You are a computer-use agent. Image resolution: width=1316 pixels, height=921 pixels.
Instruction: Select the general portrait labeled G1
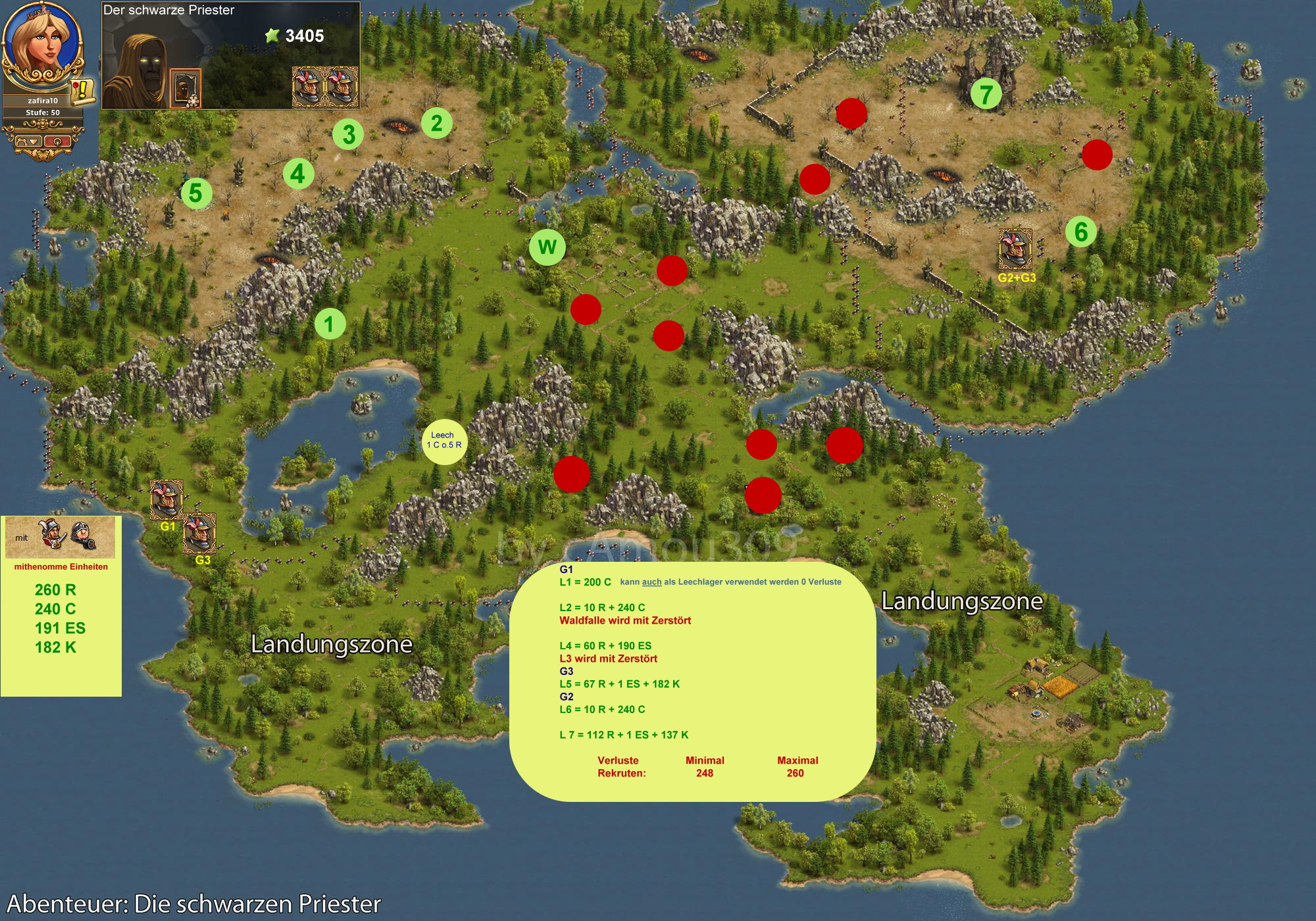166,499
